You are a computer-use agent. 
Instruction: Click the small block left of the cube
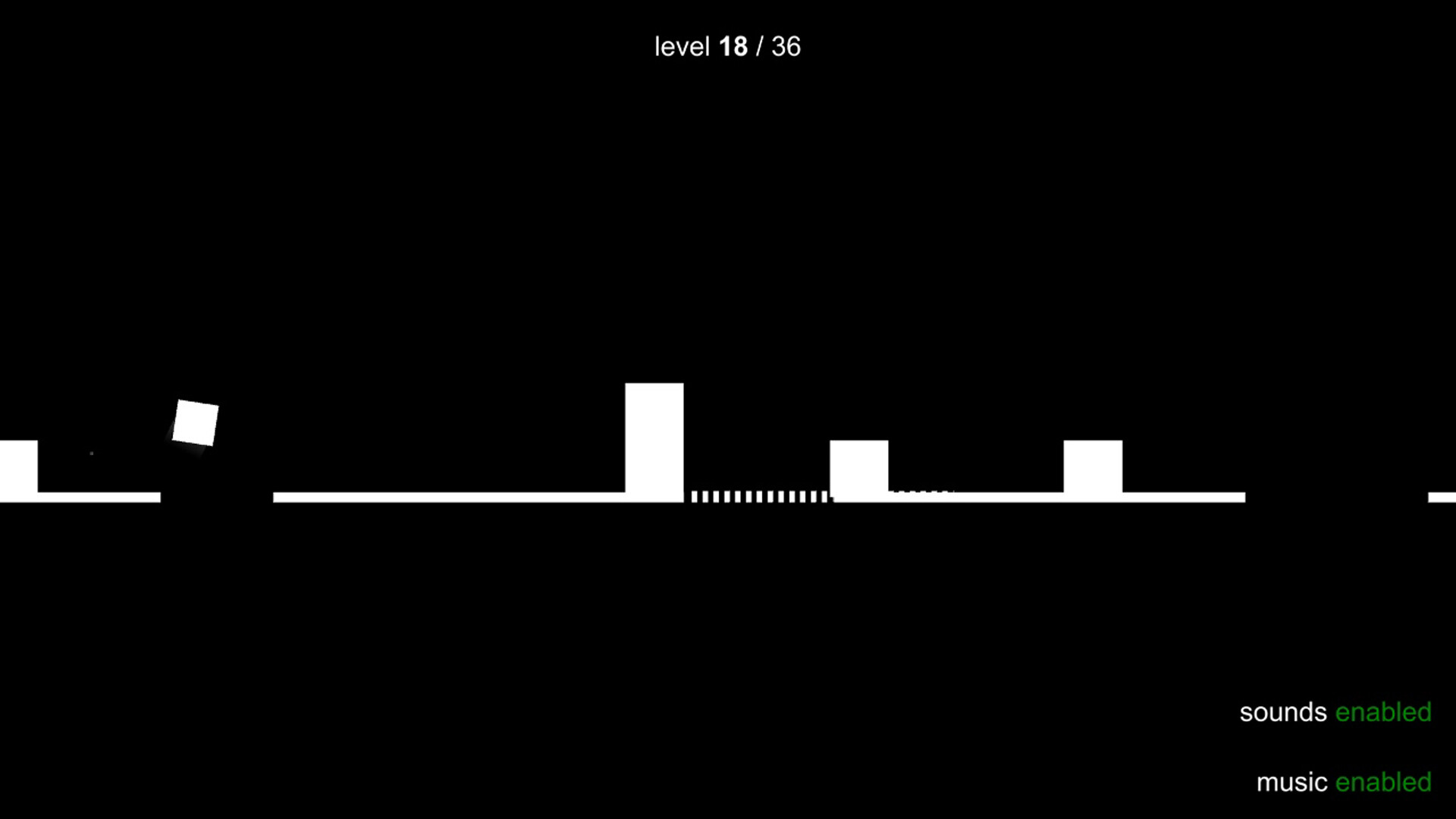pyautogui.click(x=19, y=466)
